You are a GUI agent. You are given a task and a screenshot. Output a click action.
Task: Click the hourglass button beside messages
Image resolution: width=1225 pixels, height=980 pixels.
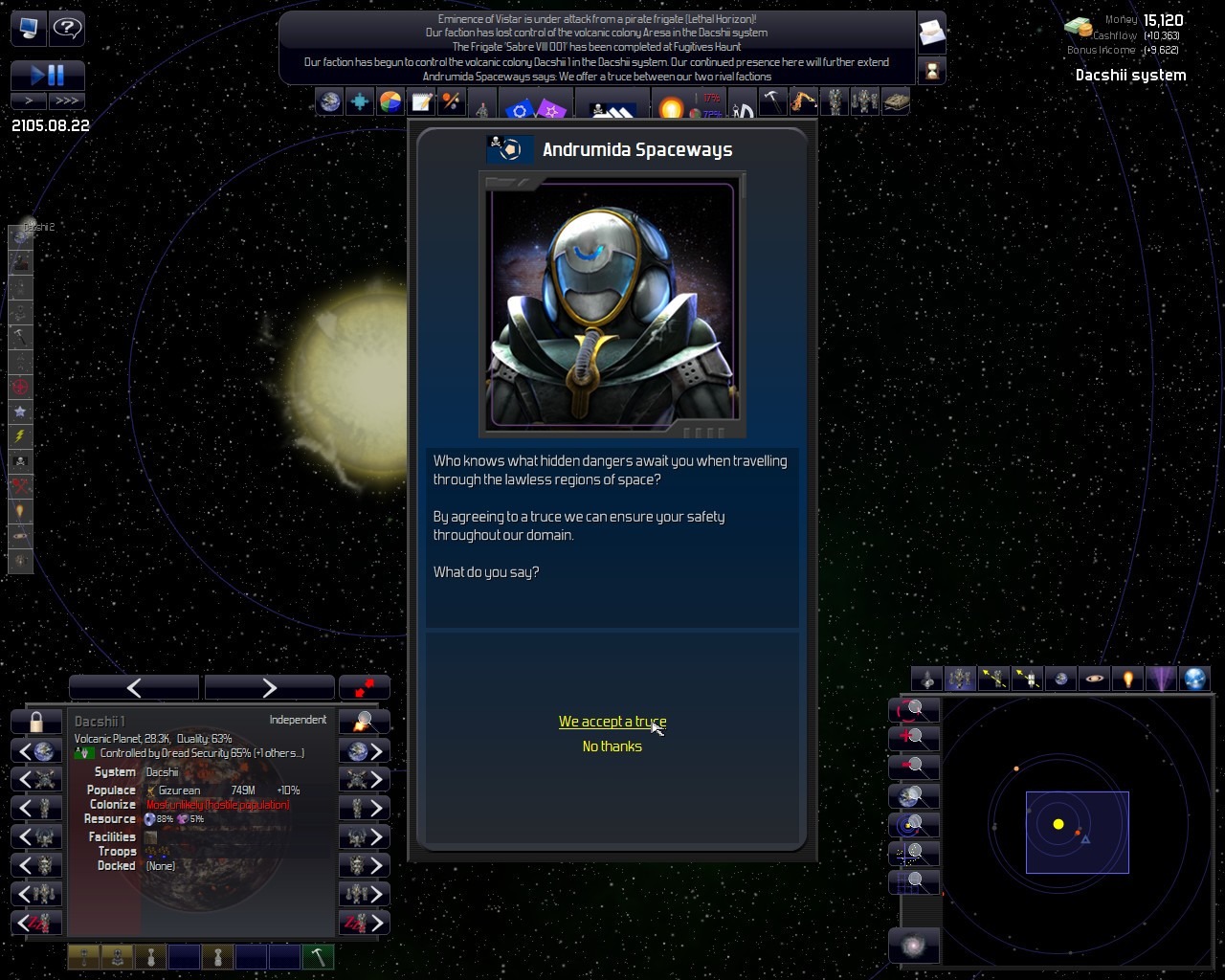[931, 70]
